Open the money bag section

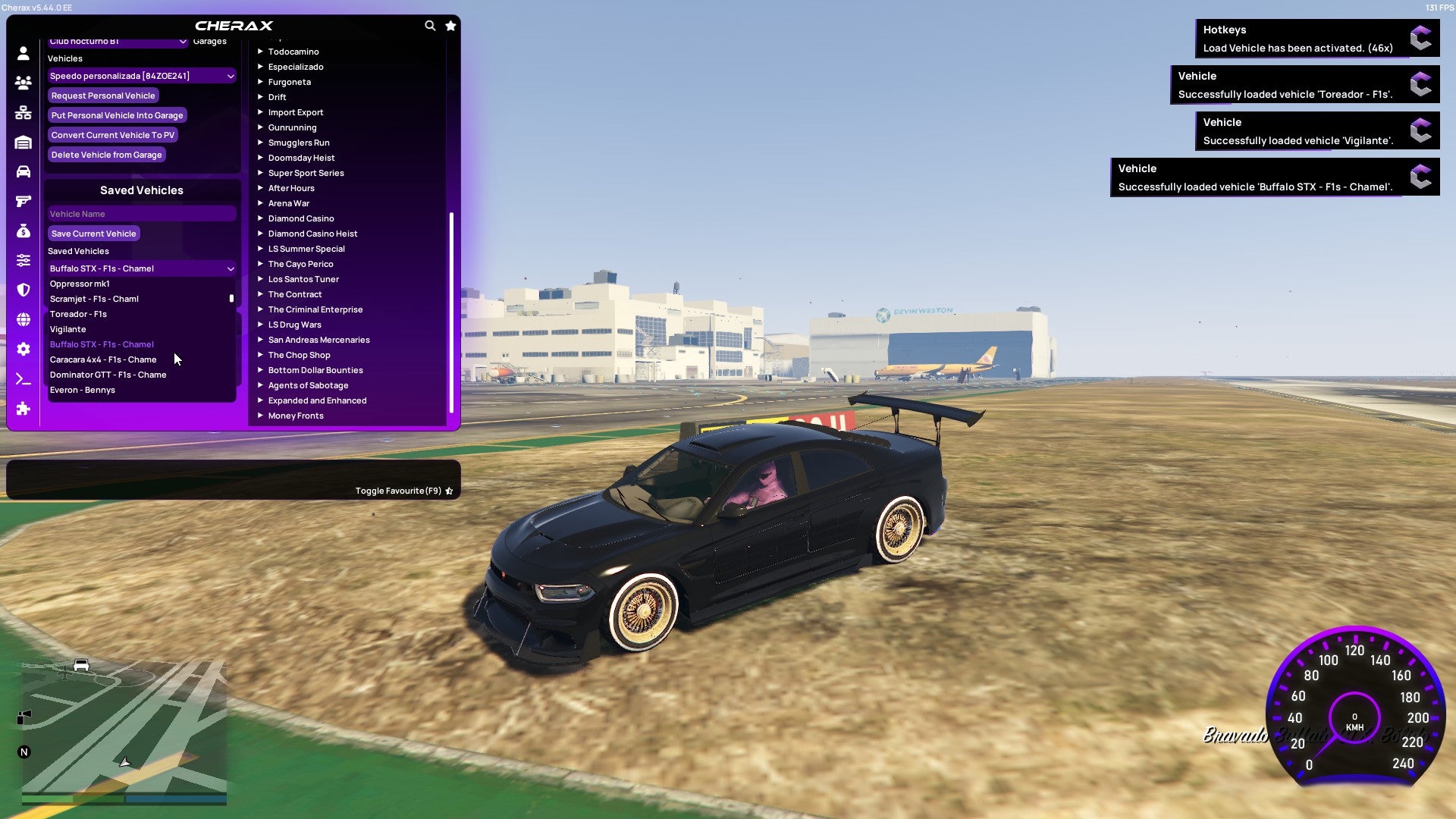click(x=23, y=230)
